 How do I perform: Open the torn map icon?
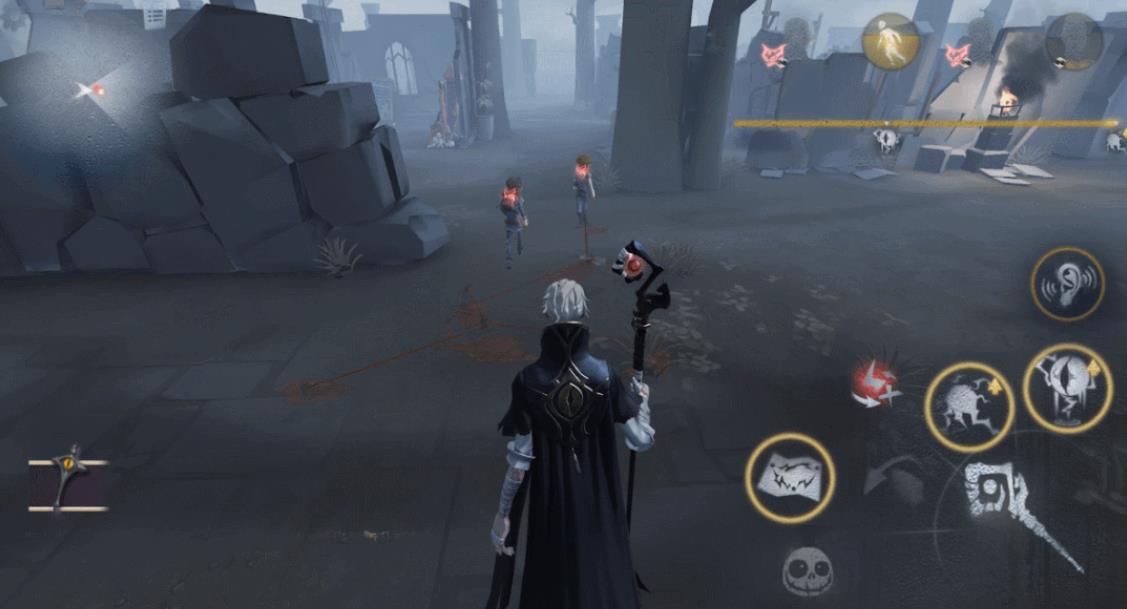(x=790, y=478)
